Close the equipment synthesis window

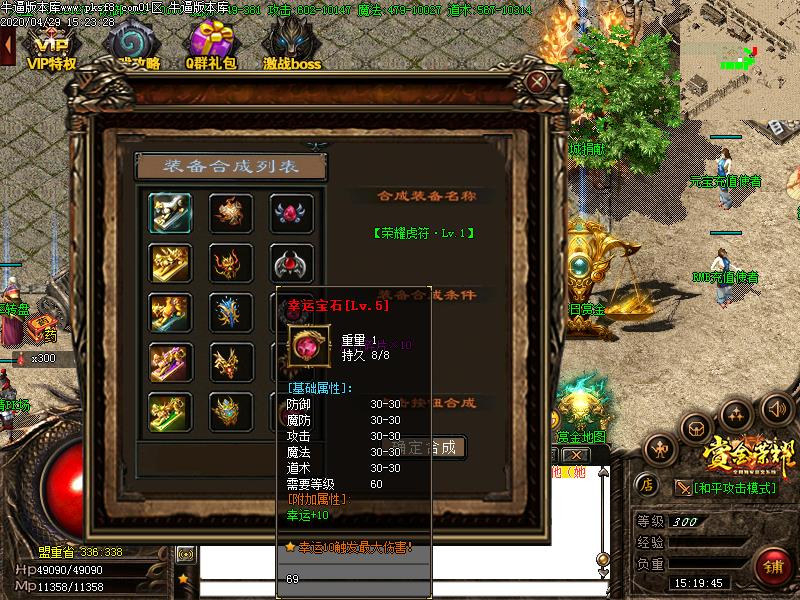[x=538, y=82]
